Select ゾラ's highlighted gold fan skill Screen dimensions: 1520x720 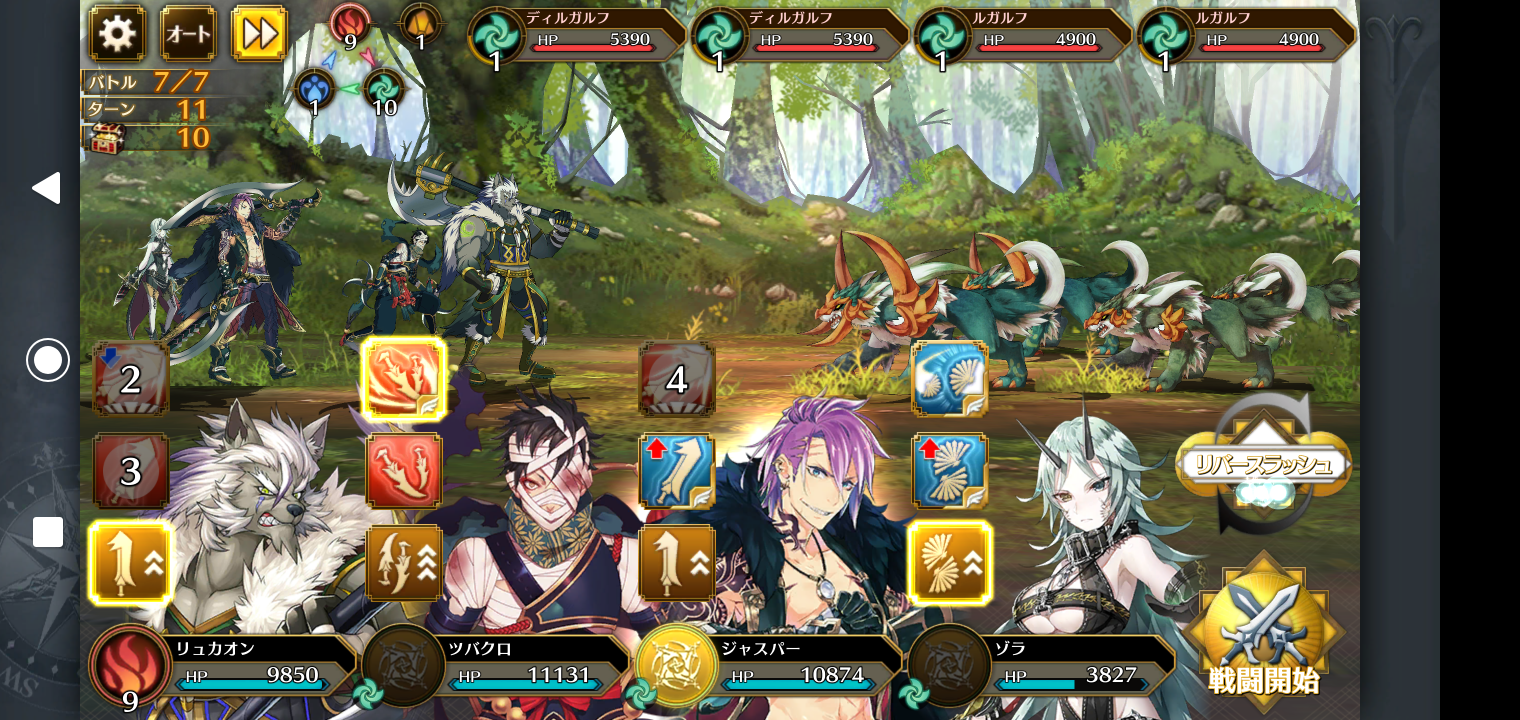point(950,563)
